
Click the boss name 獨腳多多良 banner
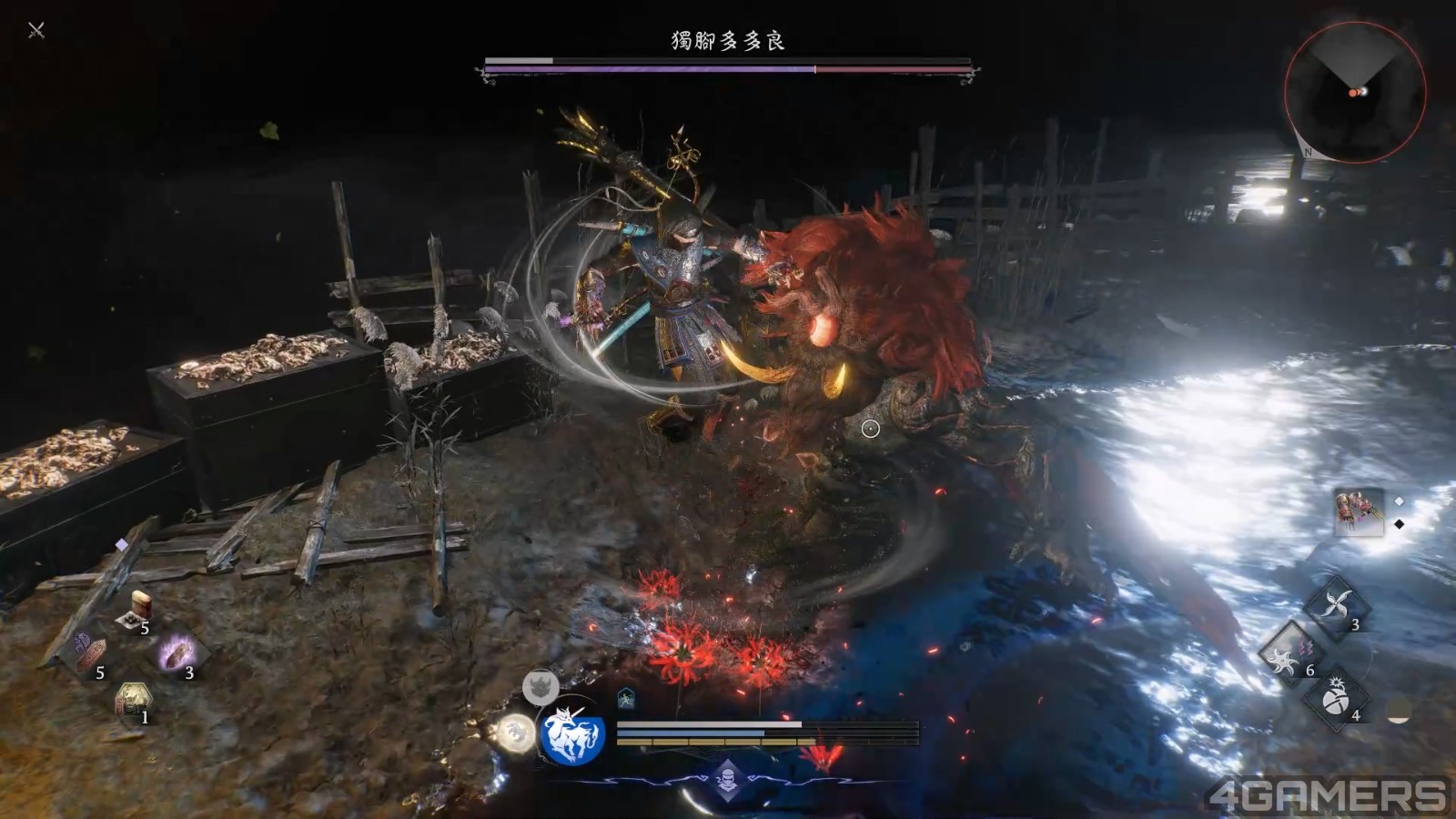tap(728, 41)
